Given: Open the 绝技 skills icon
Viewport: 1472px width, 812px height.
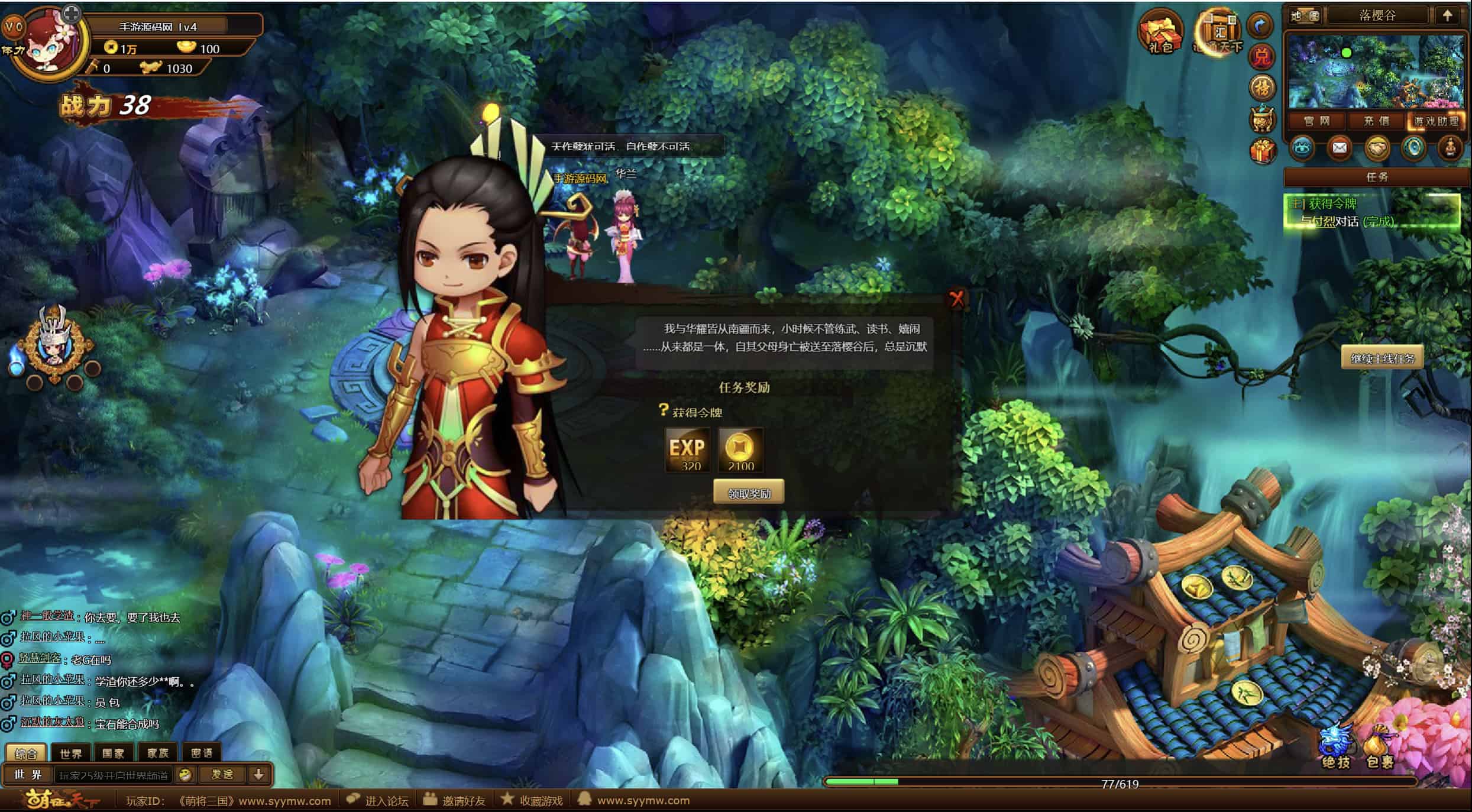Looking at the screenshot, I should click(1336, 747).
